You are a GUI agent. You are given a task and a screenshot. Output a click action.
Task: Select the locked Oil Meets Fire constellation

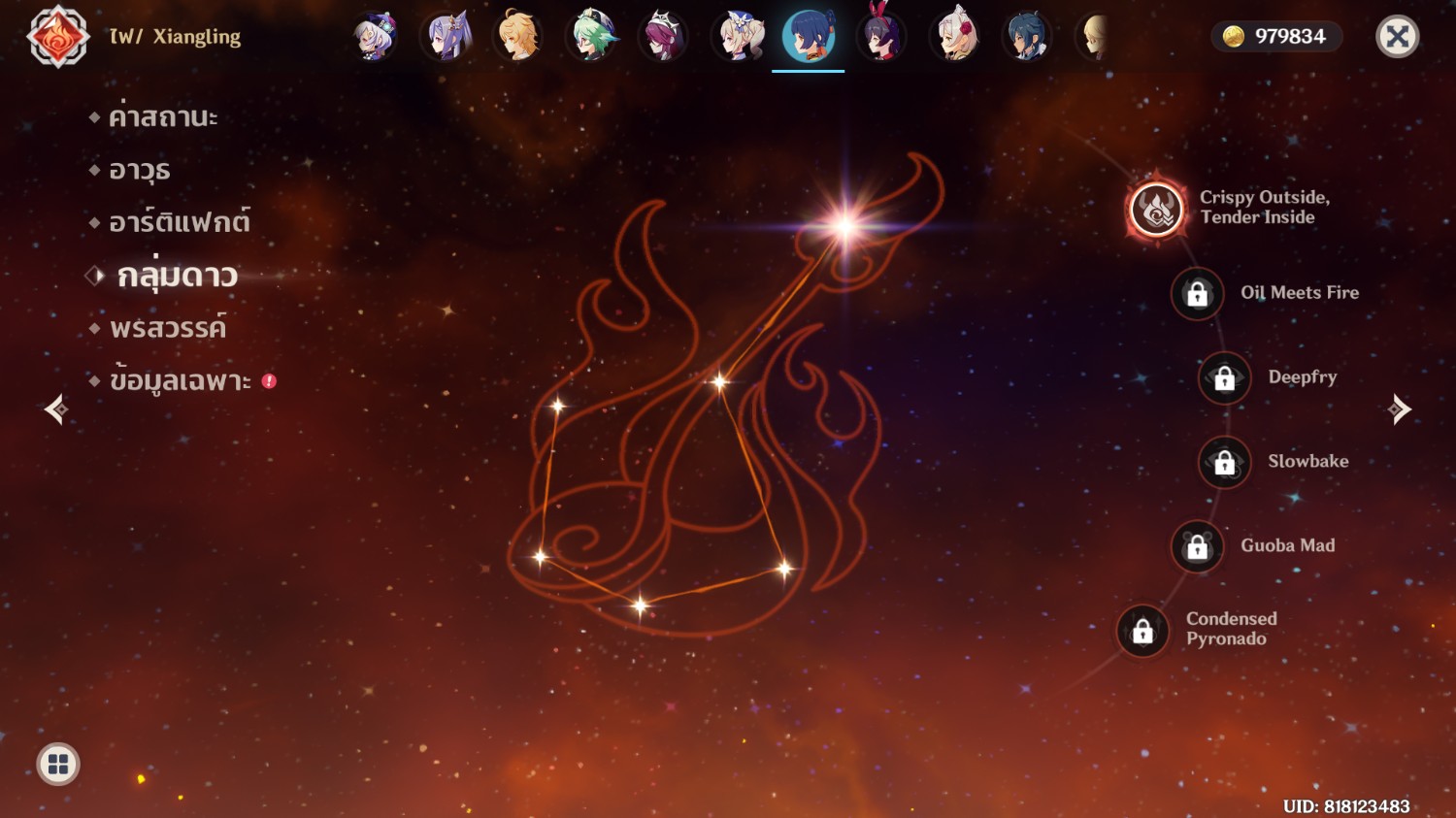1197,293
